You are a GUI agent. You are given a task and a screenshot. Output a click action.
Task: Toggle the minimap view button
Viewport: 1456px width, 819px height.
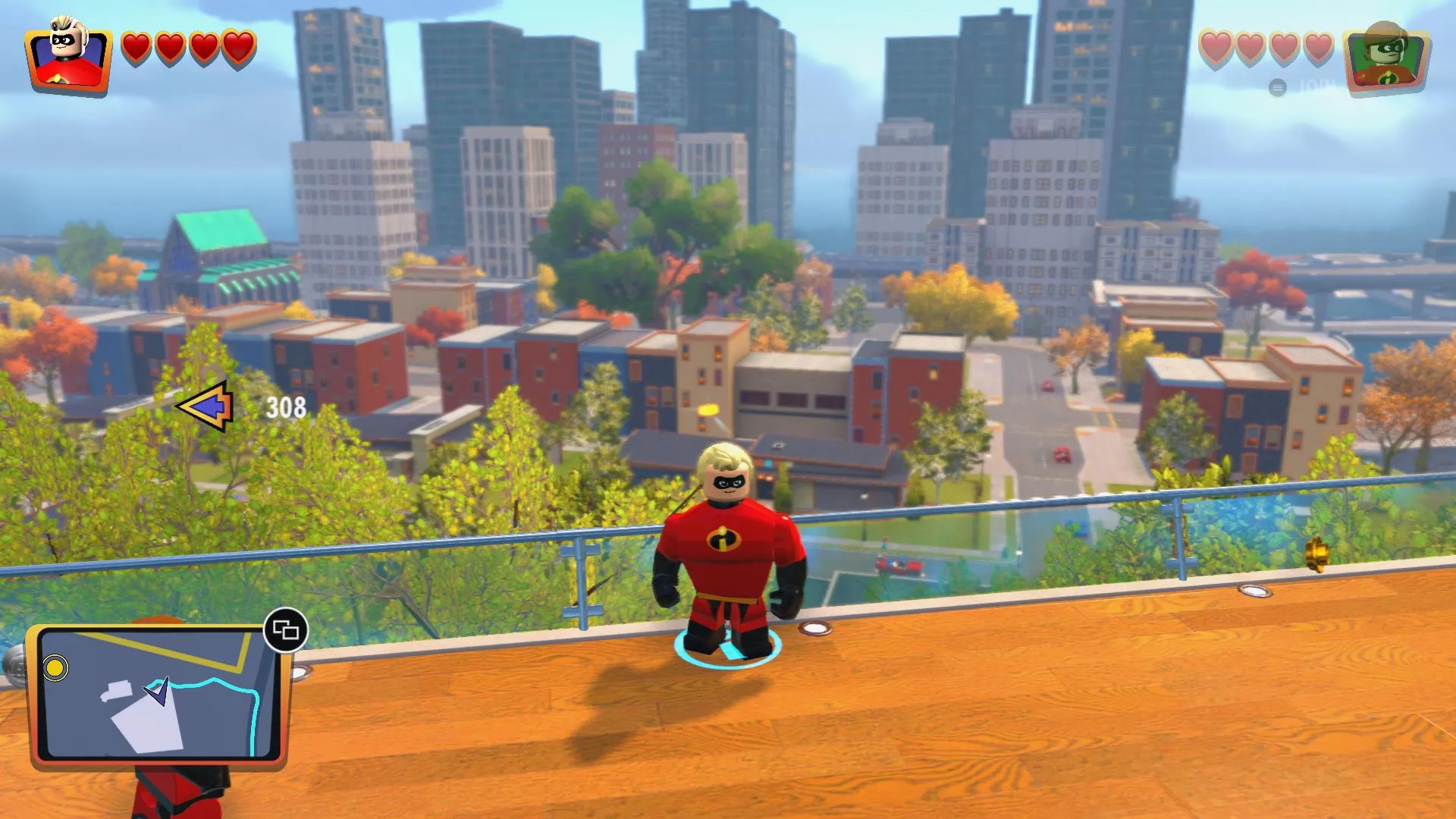(x=285, y=630)
